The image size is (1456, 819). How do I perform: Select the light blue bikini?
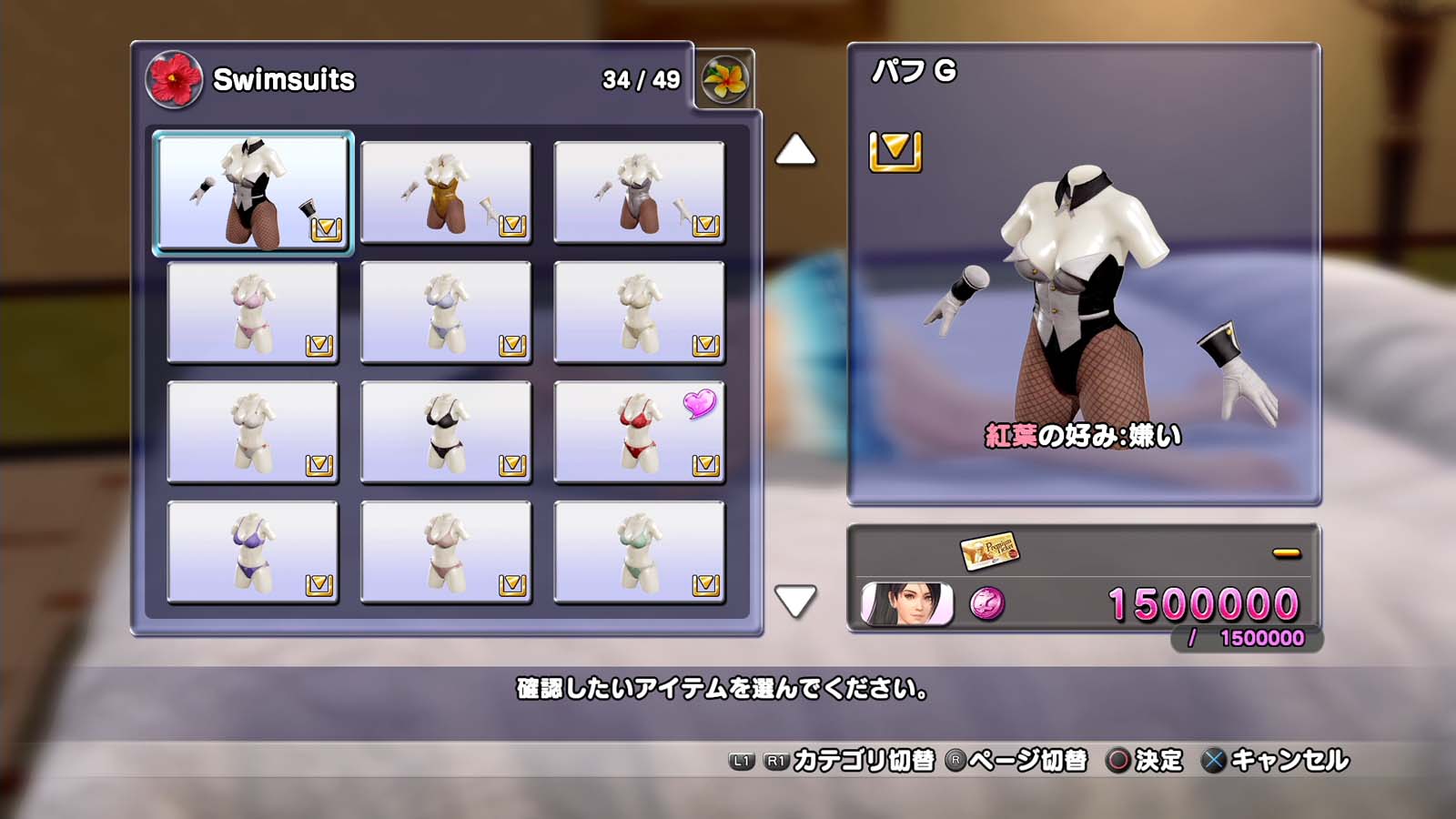446,312
